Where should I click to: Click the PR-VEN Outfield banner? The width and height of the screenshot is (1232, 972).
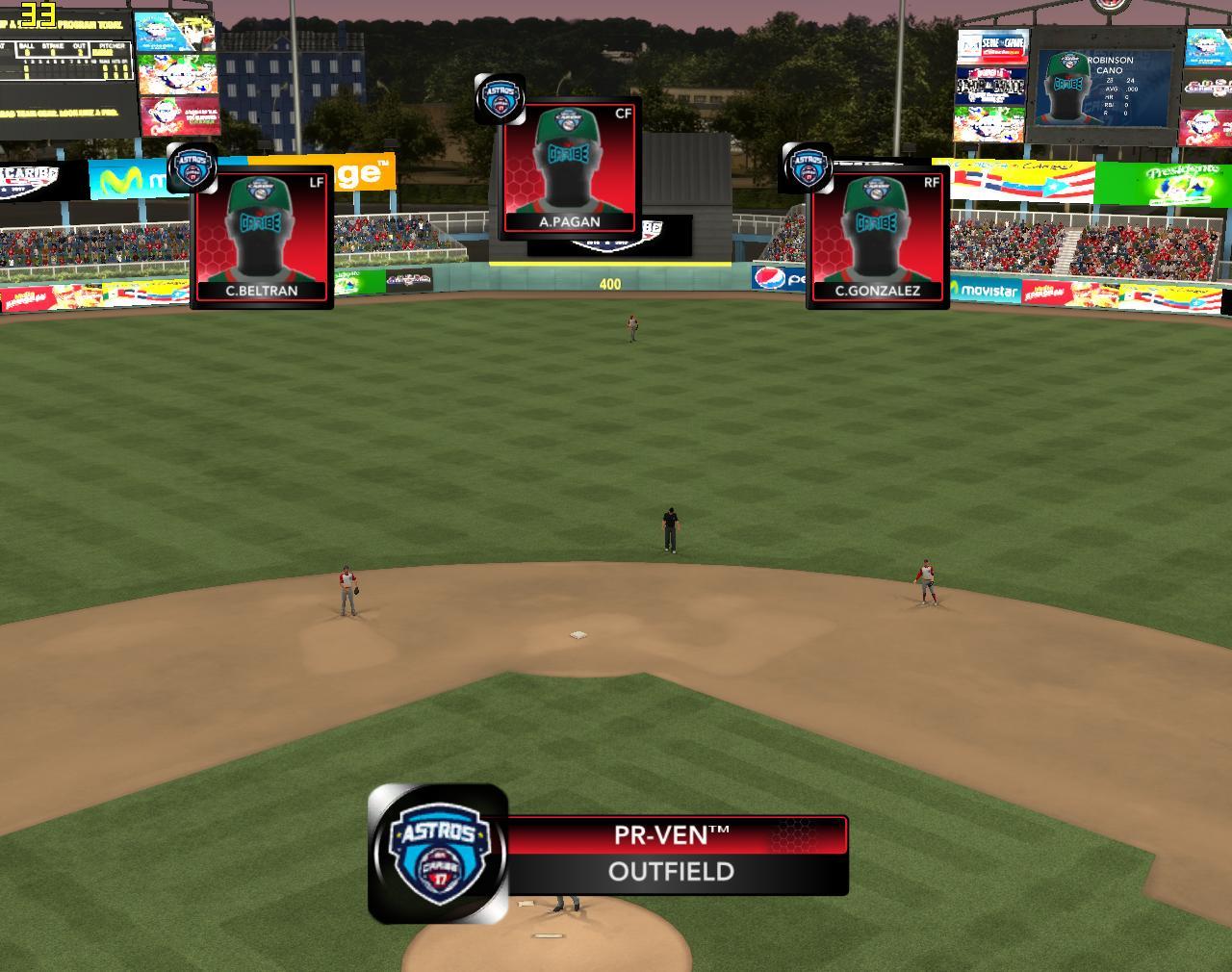coord(674,855)
